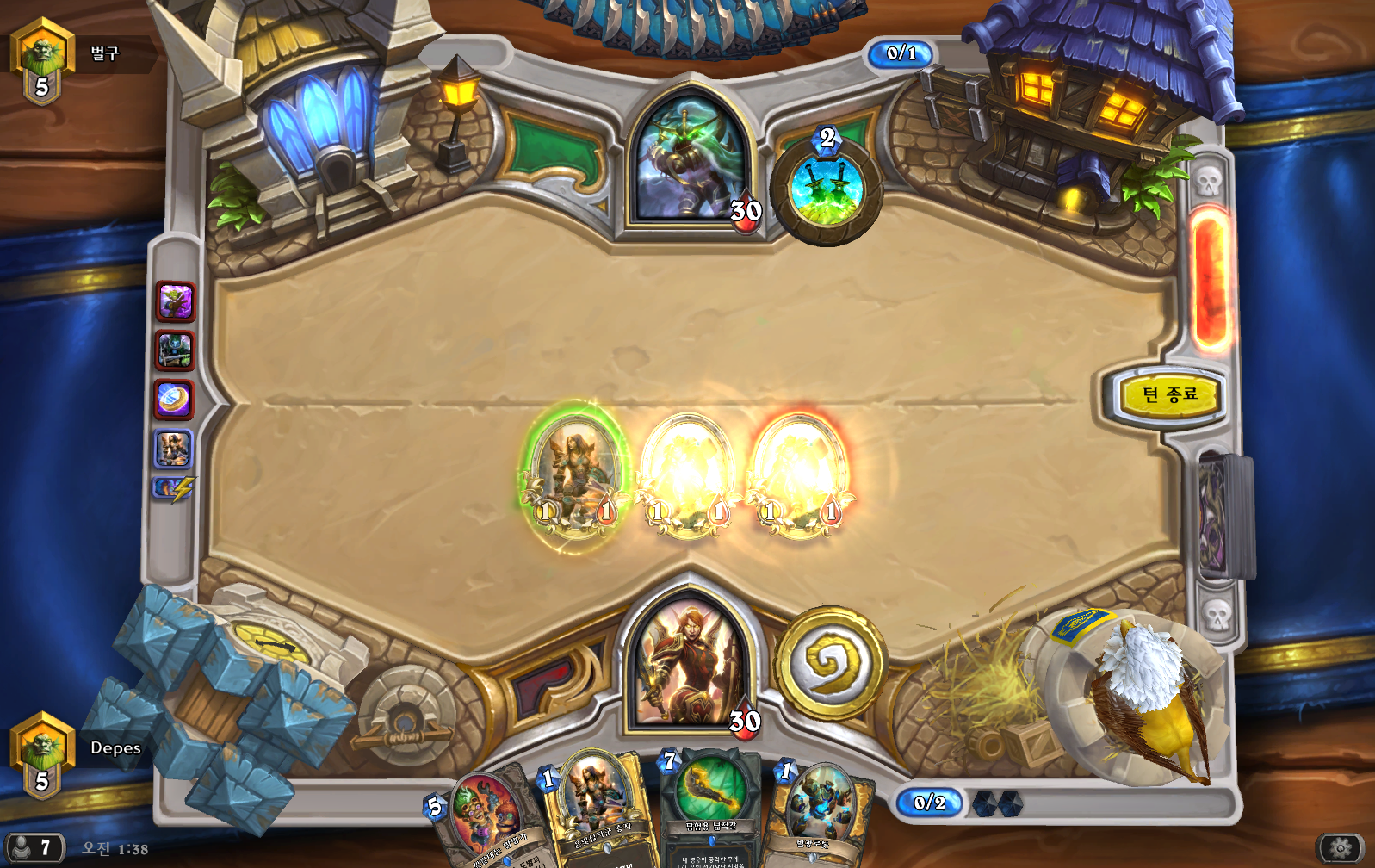Click the Depes player rank badge
The width and height of the screenshot is (1375, 868).
coord(41,755)
